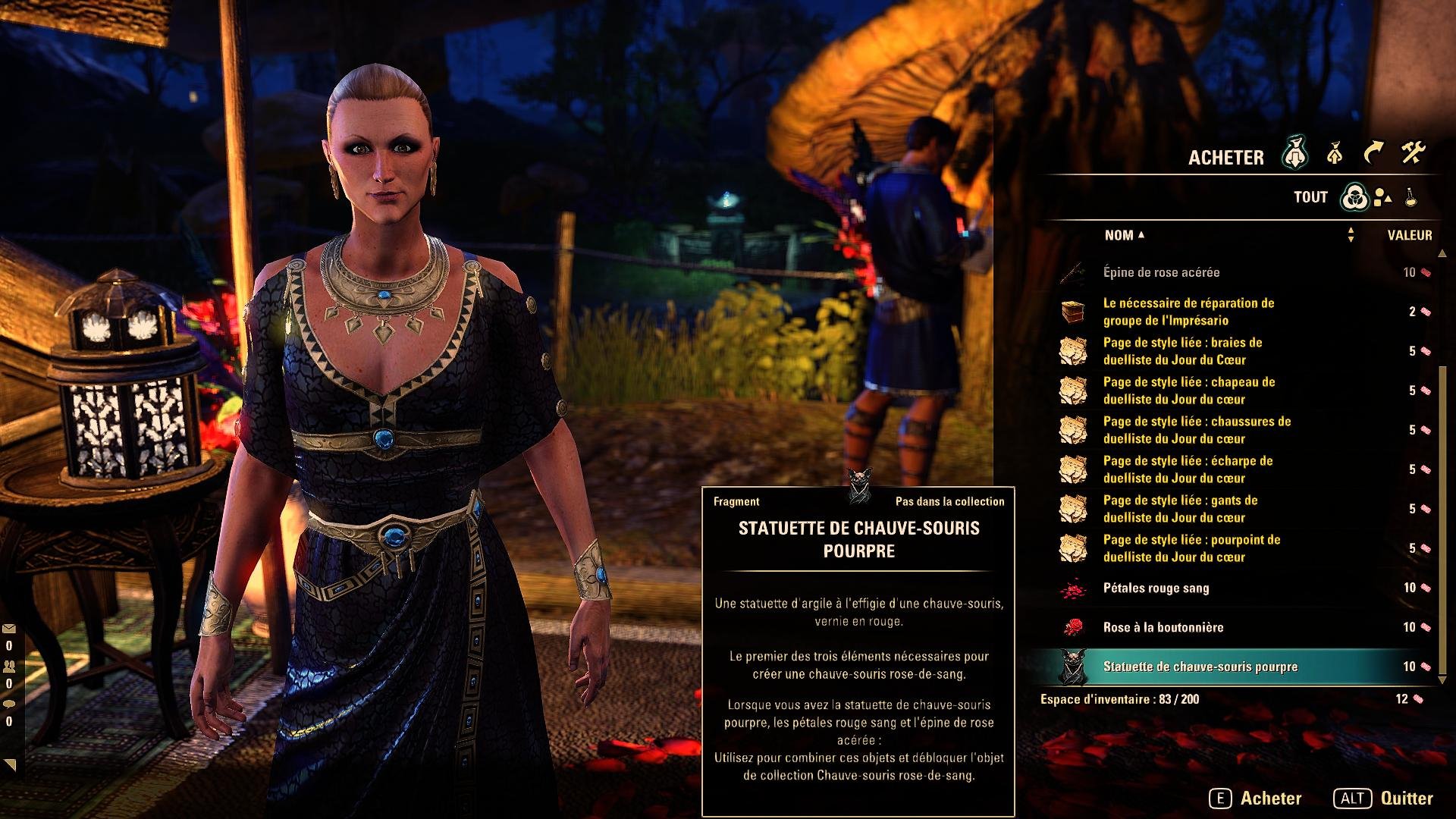Pick the pourpoint de duelliste style page
This screenshot has width=1456, height=819.
[x=1191, y=548]
